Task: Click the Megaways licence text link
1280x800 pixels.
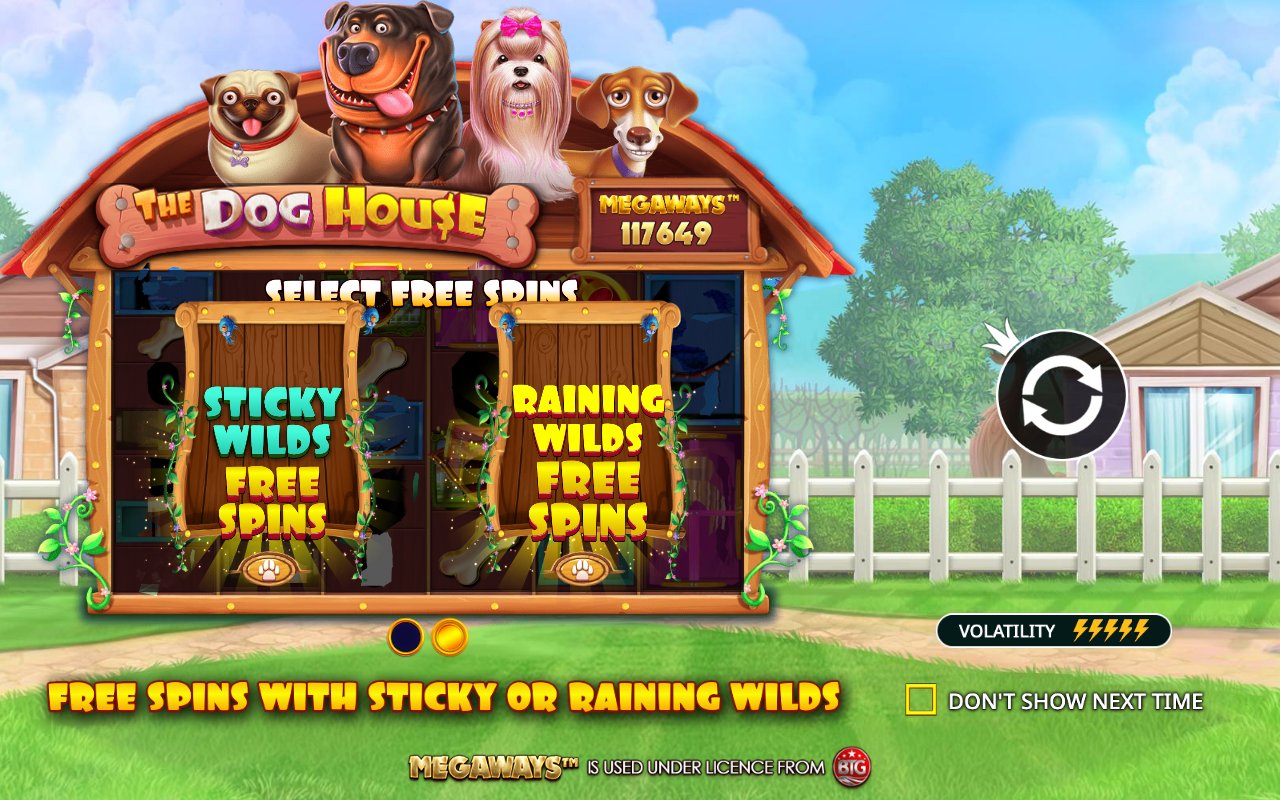Action: click(490, 768)
